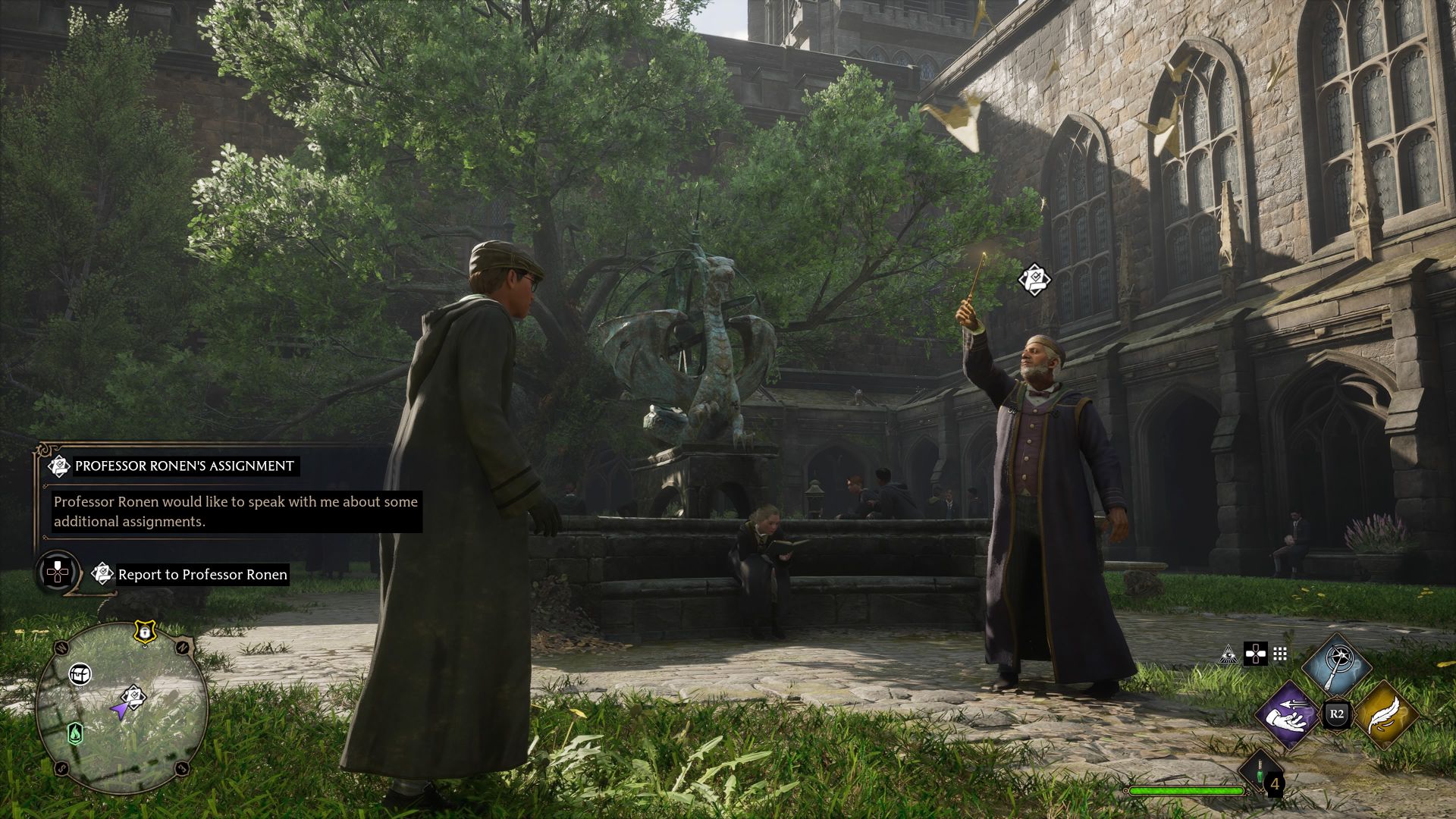This screenshot has width=1456, height=819.
Task: Click the D-pad icon beside quest objective
Action: [x=59, y=574]
